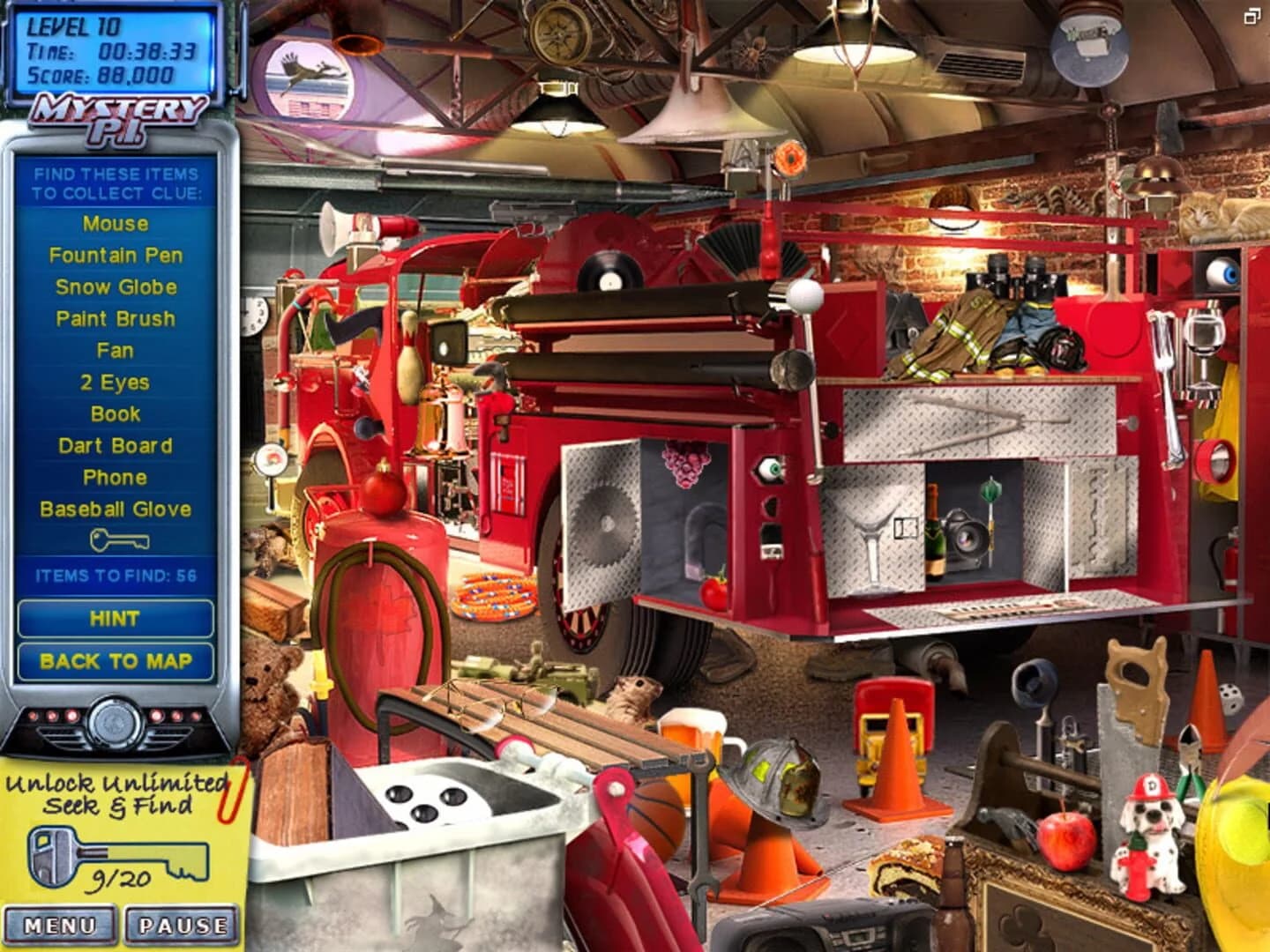This screenshot has width=1270, height=952.
Task: Click the Hint button
Action: [x=116, y=619]
